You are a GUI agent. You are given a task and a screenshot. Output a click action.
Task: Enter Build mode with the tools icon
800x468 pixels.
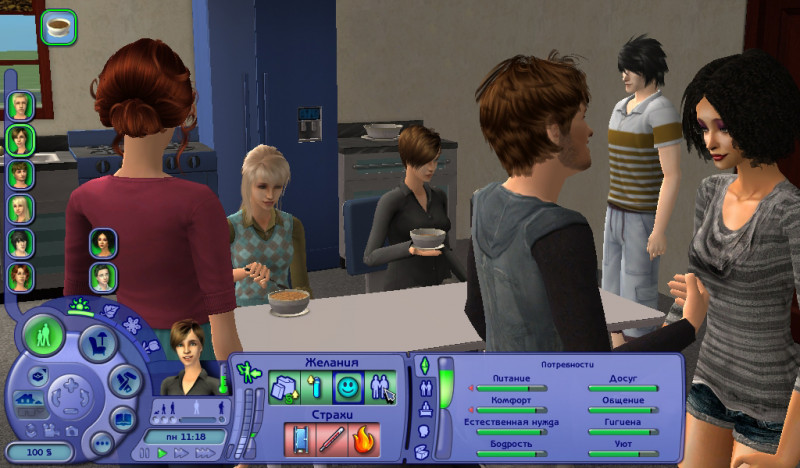[x=124, y=380]
